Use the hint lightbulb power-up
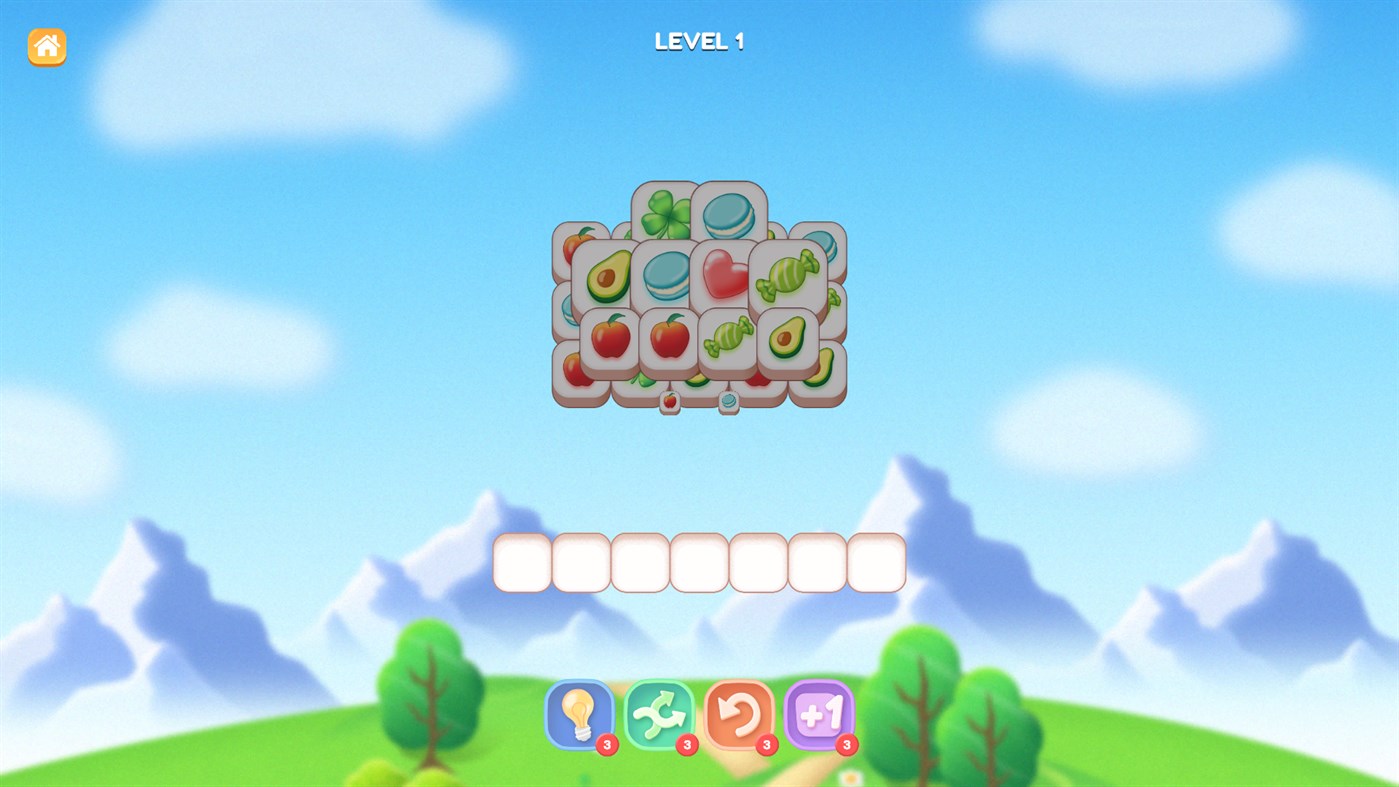The height and width of the screenshot is (787, 1399). (578, 716)
